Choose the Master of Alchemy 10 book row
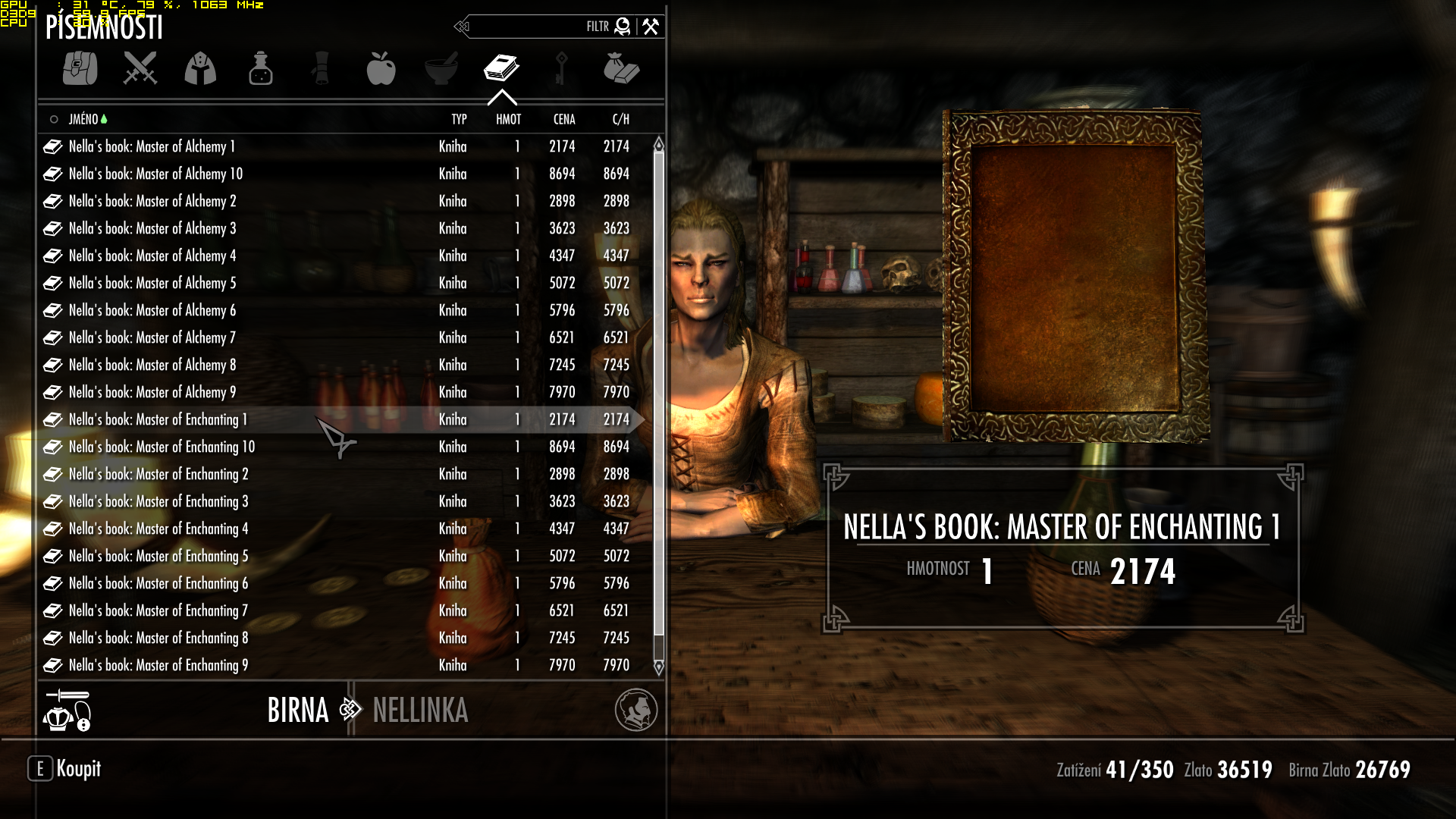 pyautogui.click(x=155, y=174)
